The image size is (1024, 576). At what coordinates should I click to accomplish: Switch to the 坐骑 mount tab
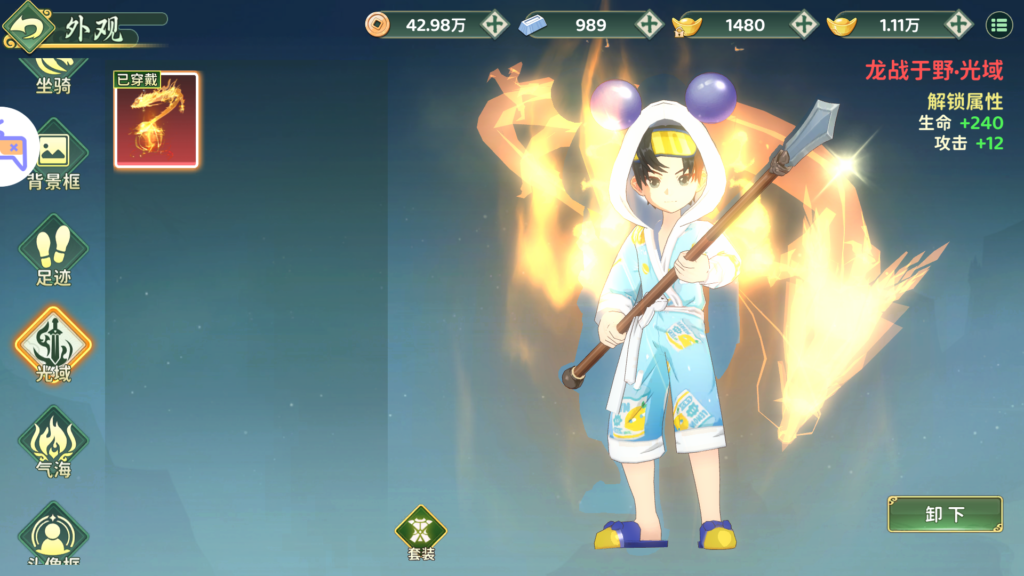53,72
